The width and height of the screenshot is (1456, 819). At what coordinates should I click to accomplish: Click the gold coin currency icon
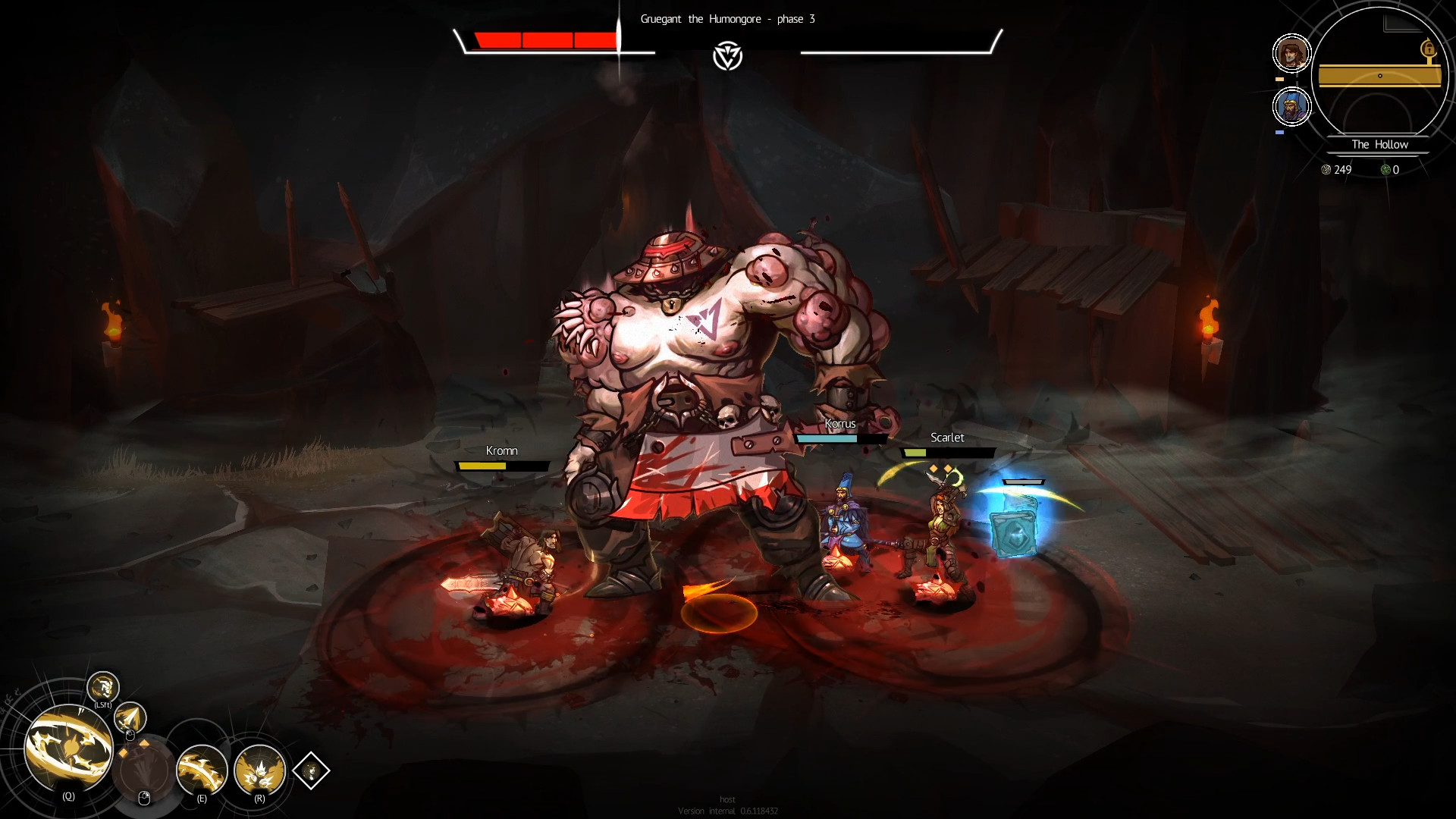[x=1327, y=170]
